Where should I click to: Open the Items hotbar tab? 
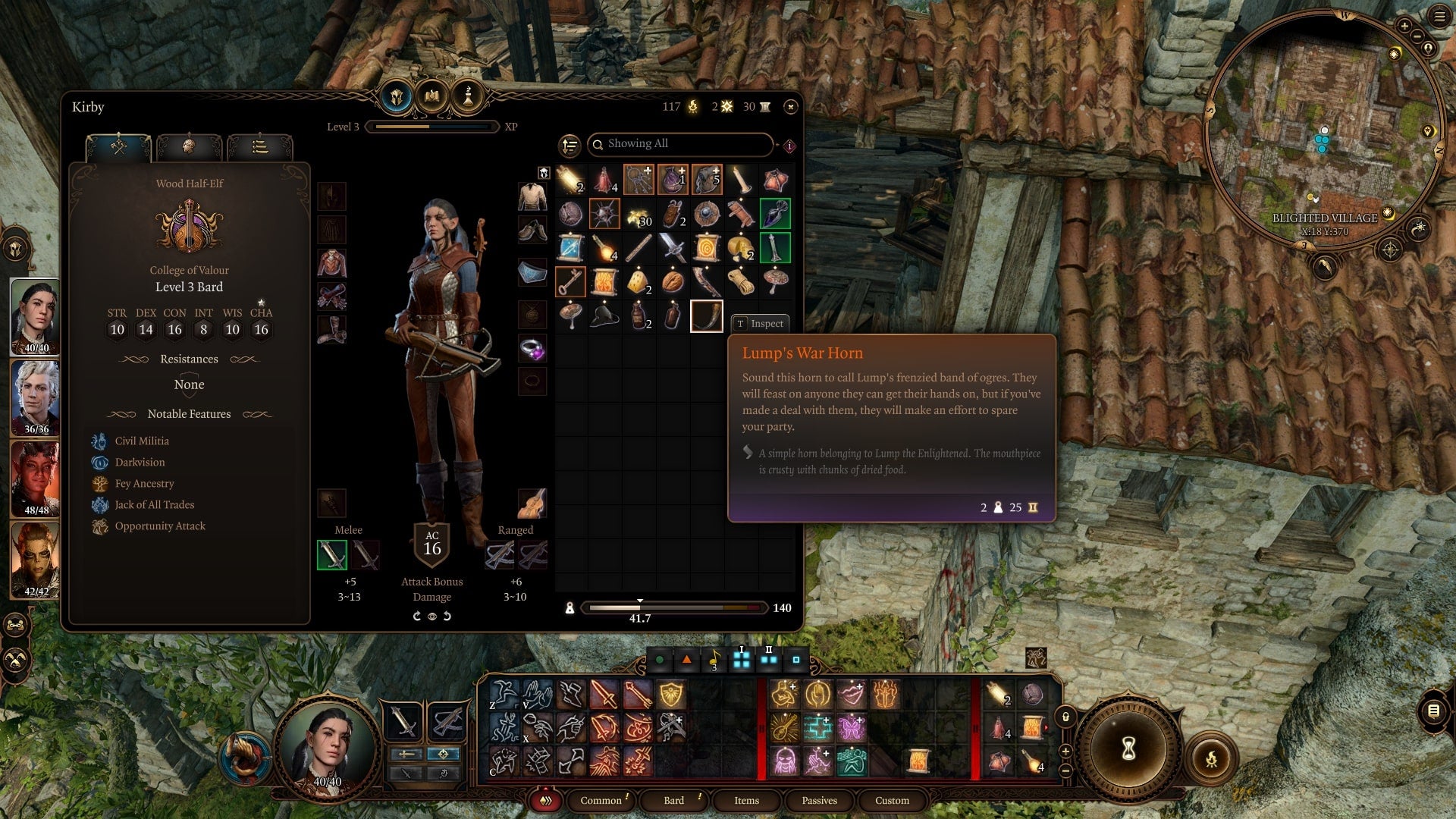pyautogui.click(x=746, y=800)
